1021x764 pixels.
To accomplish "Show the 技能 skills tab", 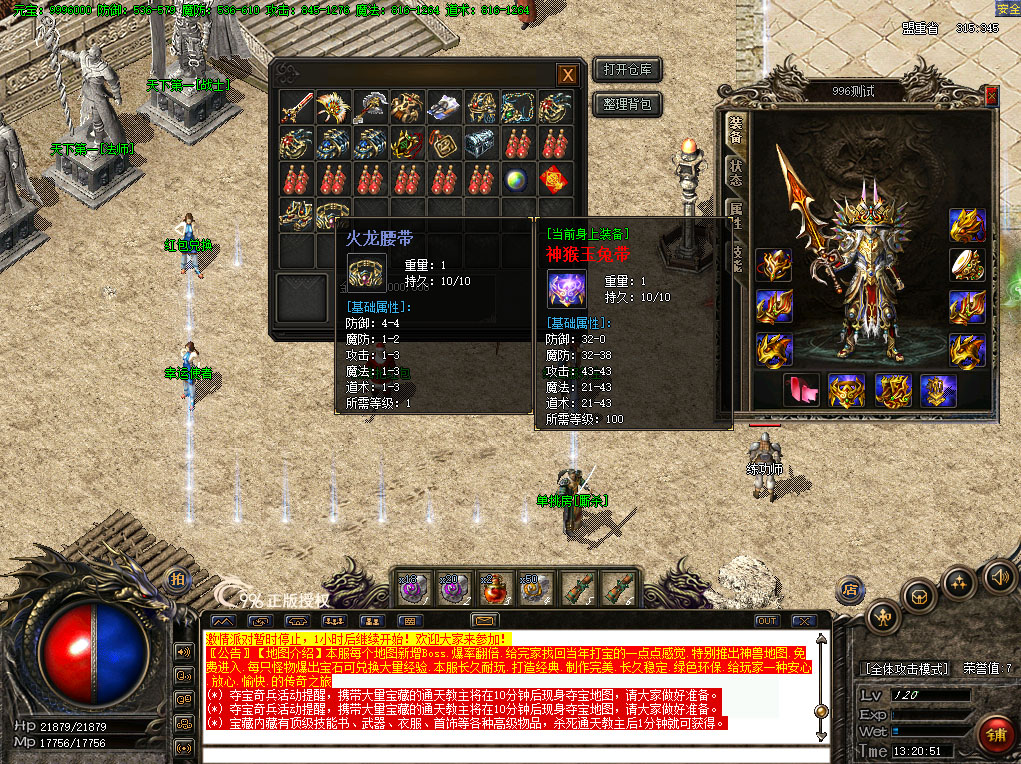I will point(738,253).
